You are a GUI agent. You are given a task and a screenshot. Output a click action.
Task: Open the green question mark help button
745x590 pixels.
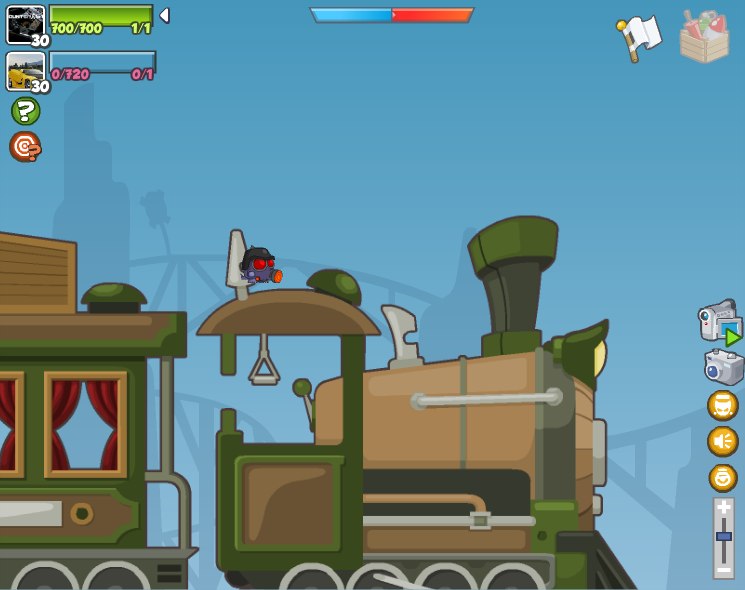pyautogui.click(x=25, y=111)
